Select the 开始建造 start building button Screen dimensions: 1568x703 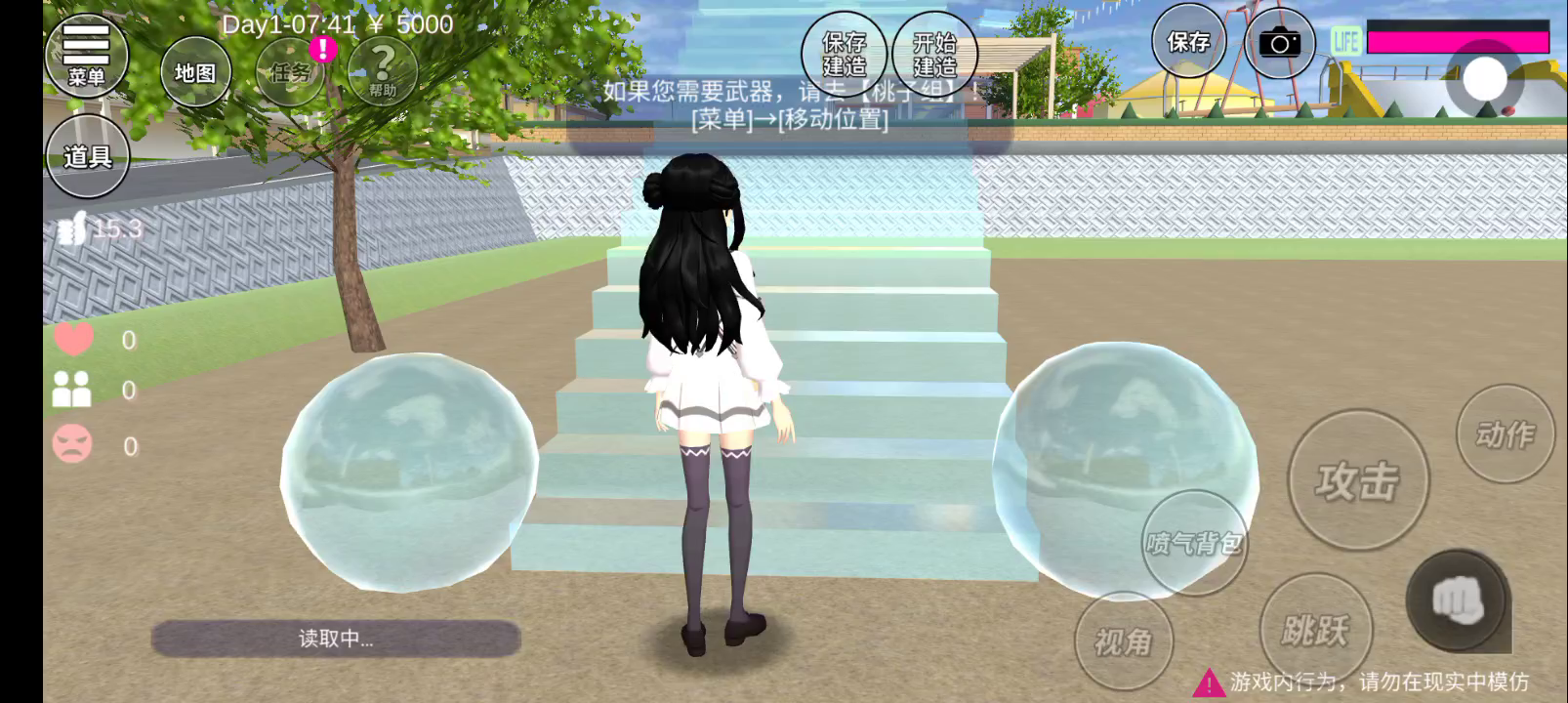point(934,54)
